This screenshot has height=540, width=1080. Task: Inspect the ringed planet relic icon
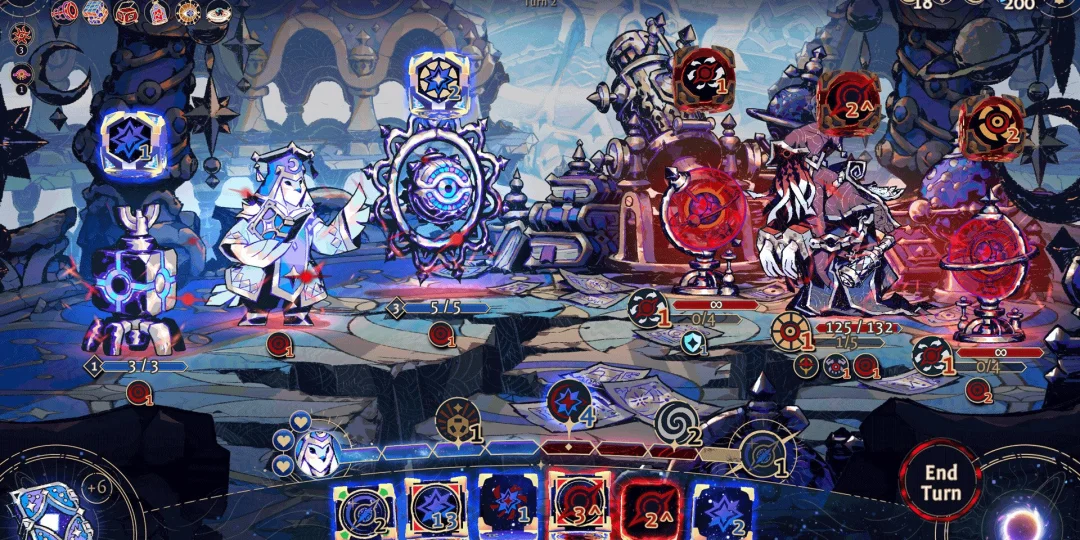click(x=218, y=12)
